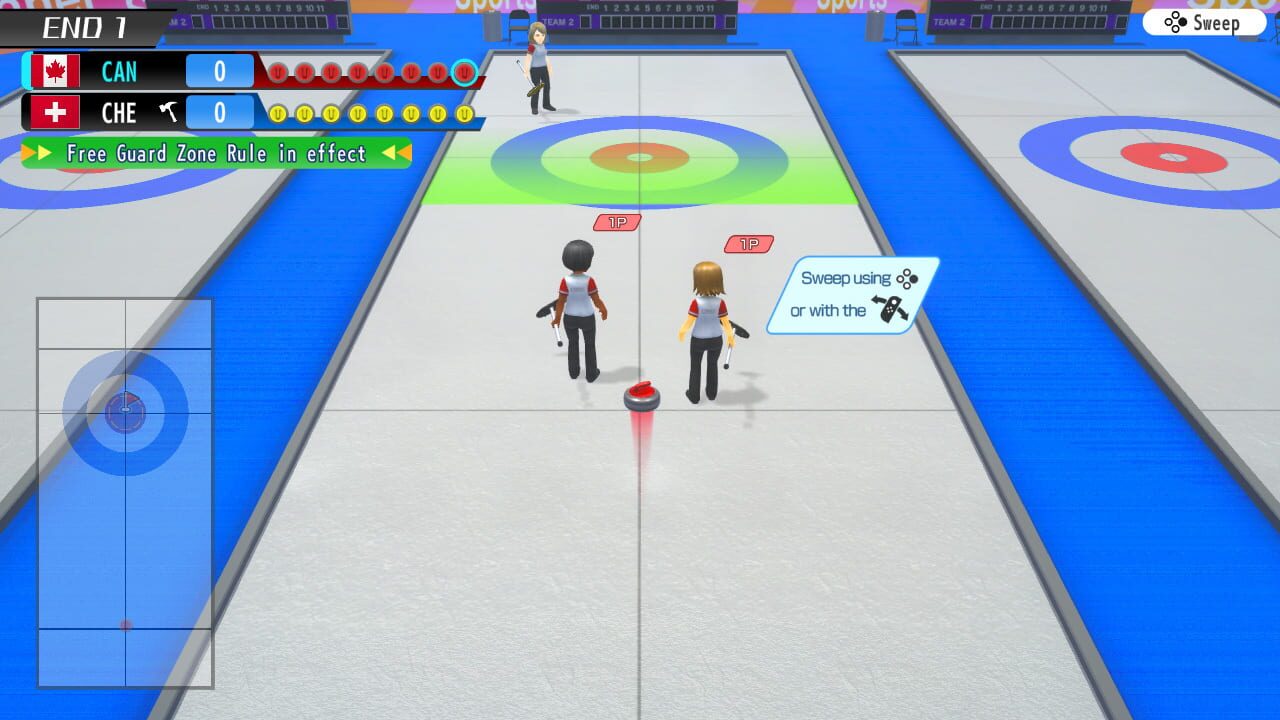
Task: Click the 1P marker above the brown-haired player
Action: pos(748,243)
